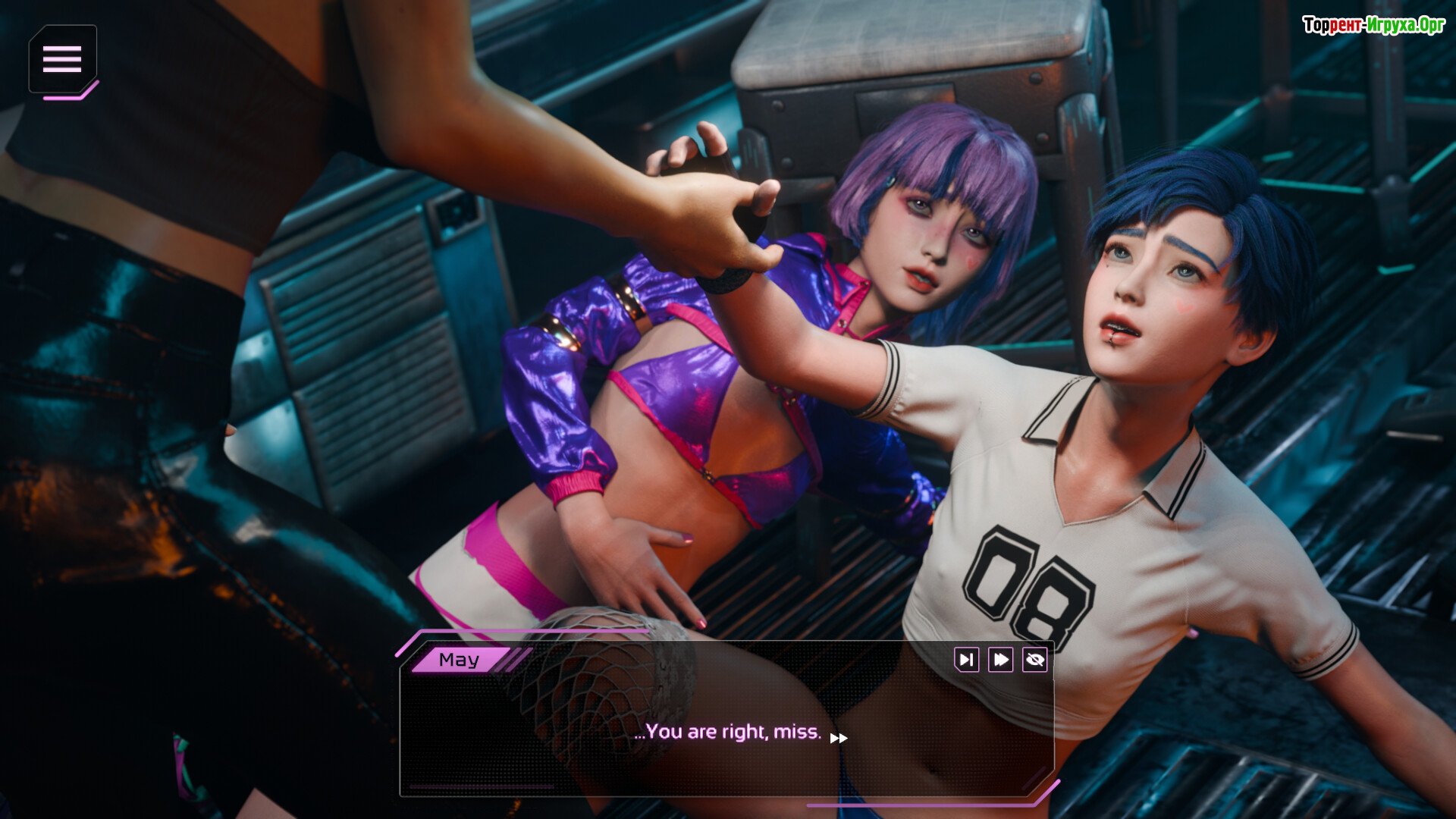Hide the dialogue box

point(1034,660)
